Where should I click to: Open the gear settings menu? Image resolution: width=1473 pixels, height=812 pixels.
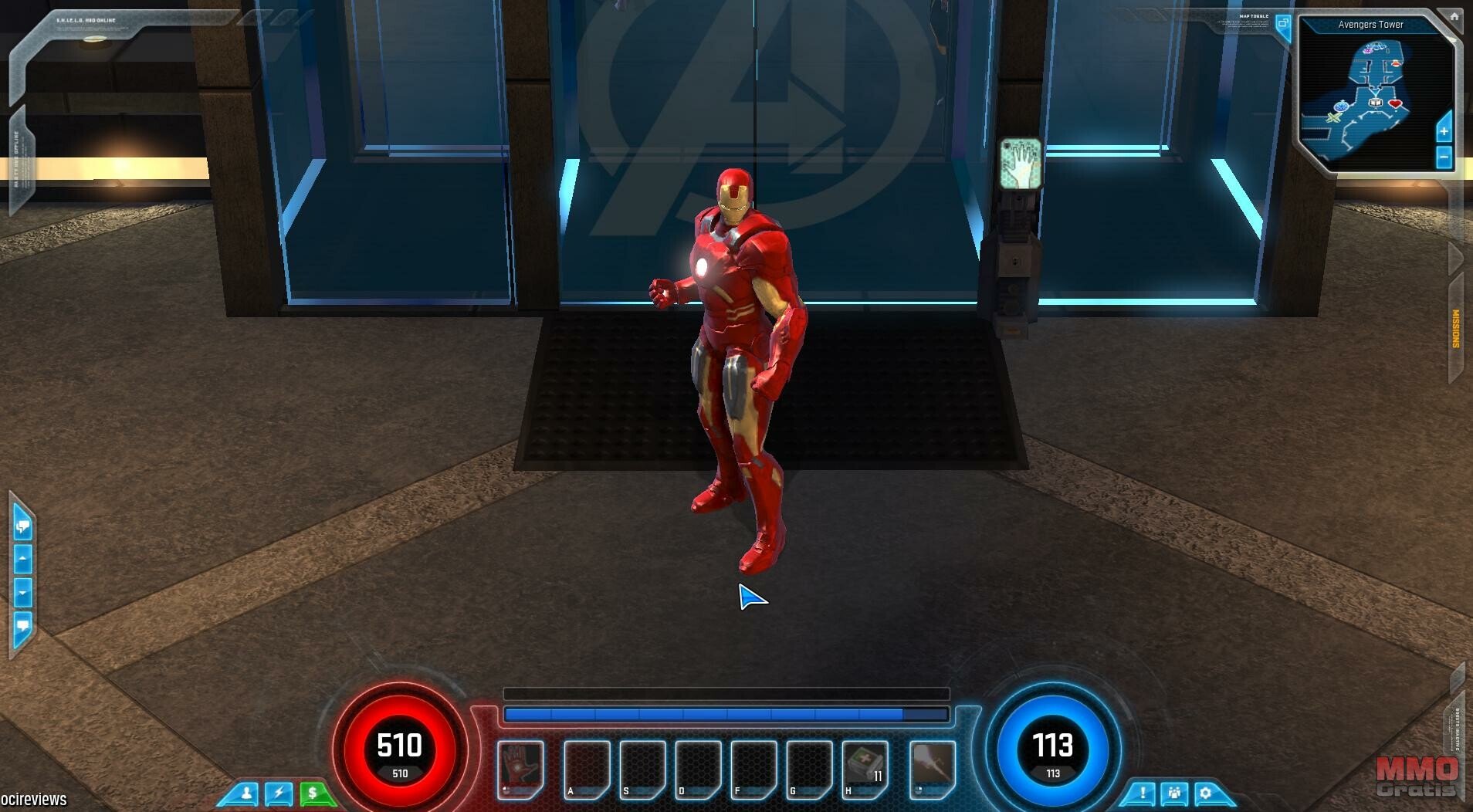point(1206,793)
